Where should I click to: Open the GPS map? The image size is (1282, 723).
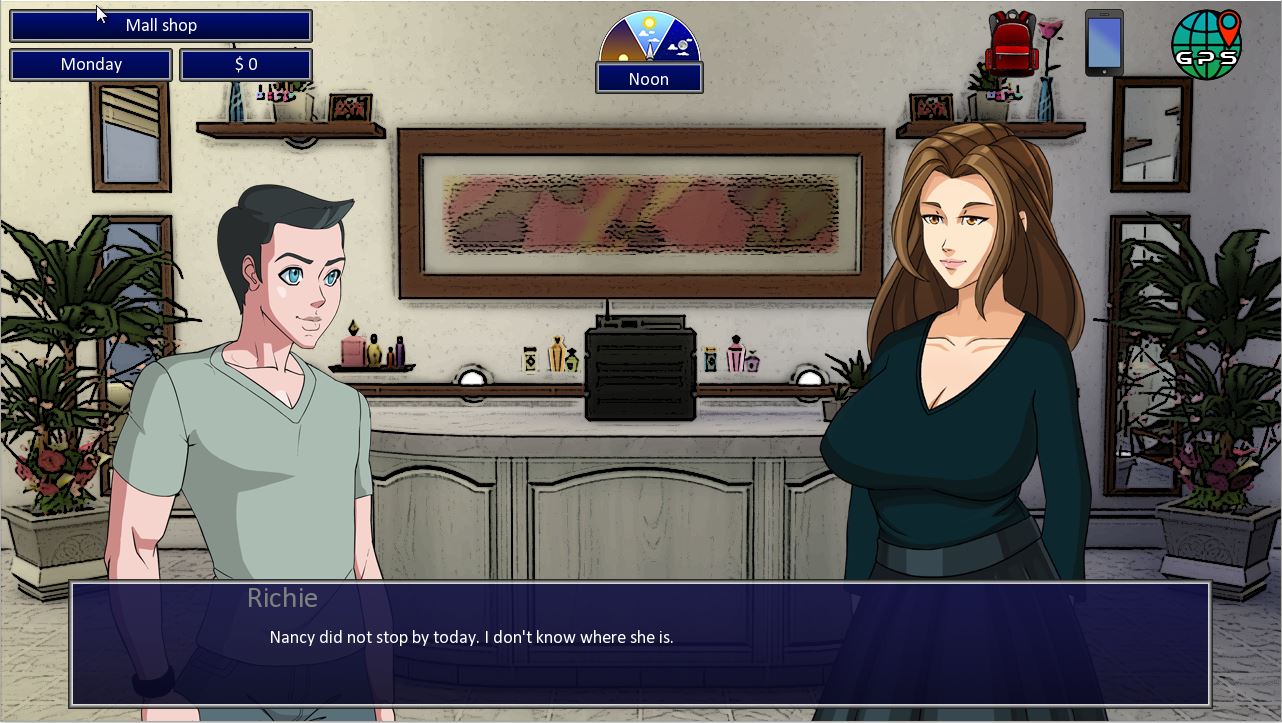point(1206,44)
